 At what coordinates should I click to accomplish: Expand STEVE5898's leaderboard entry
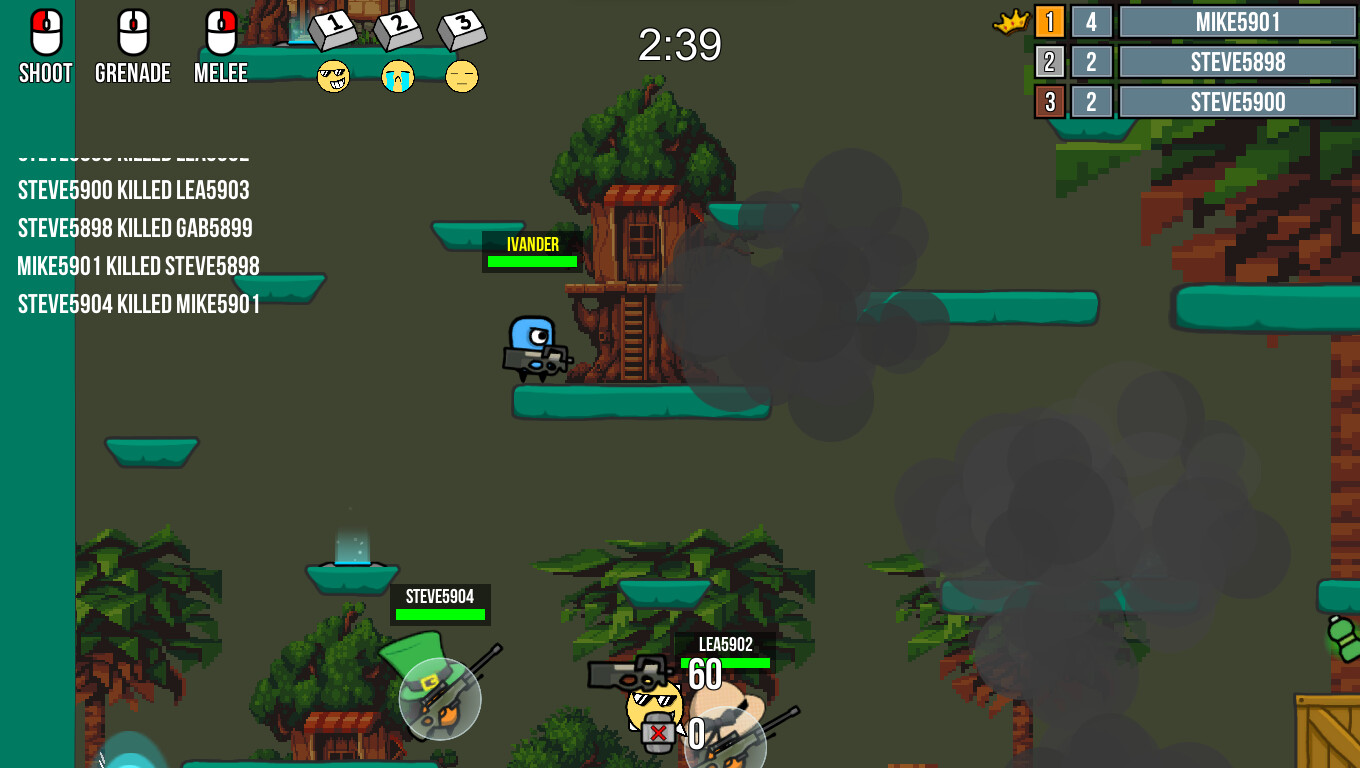[1236, 61]
